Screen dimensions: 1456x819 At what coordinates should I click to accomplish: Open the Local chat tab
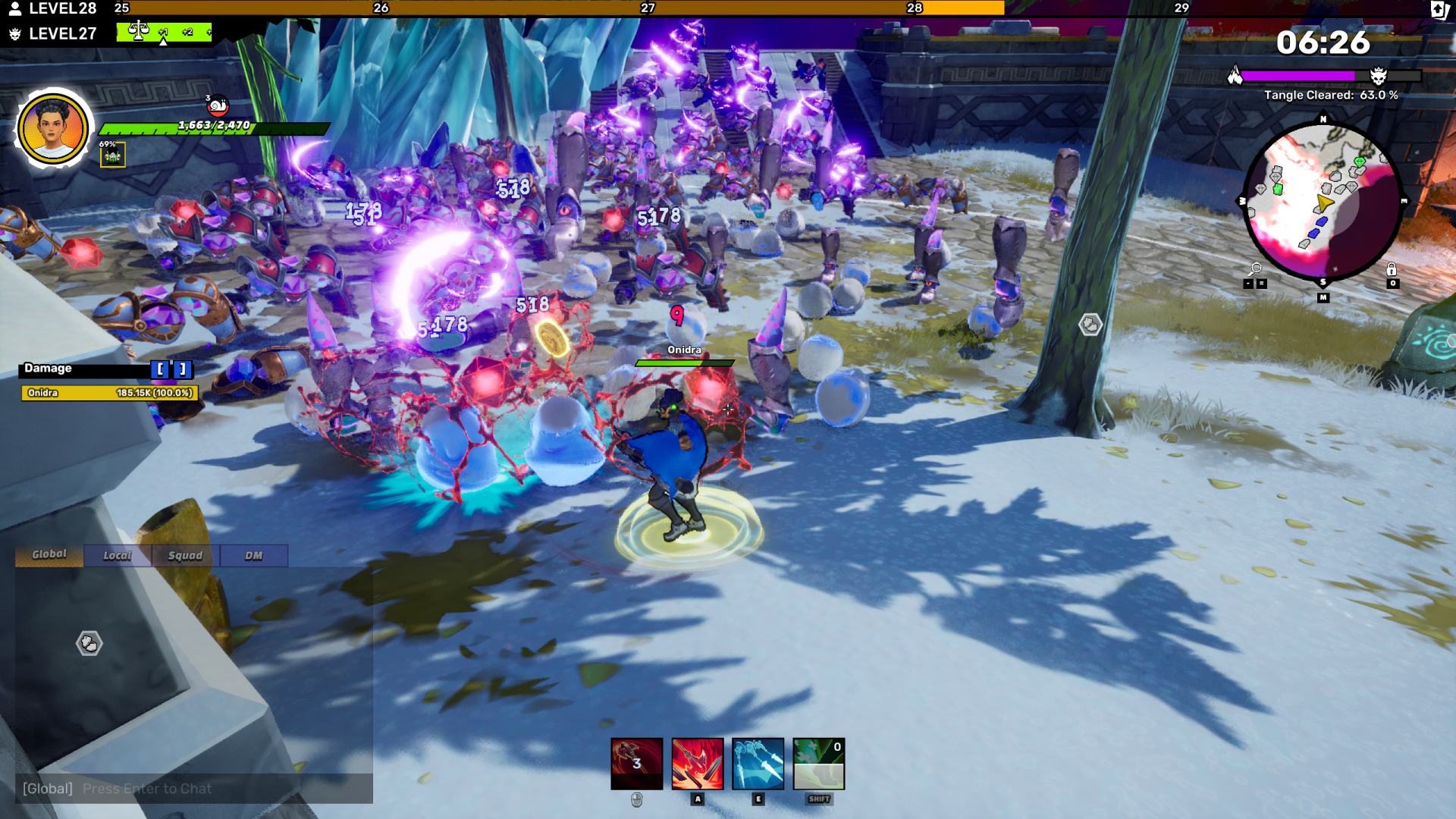(118, 556)
